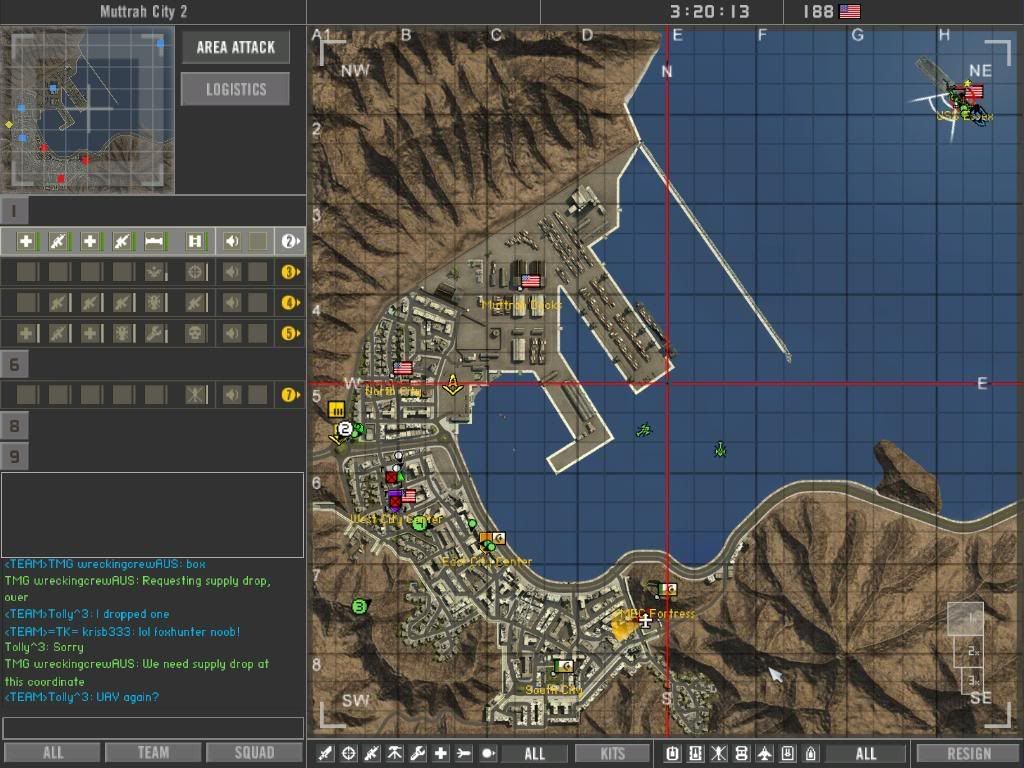
Task: Select squad 2 yellow number badge
Action: 290,241
